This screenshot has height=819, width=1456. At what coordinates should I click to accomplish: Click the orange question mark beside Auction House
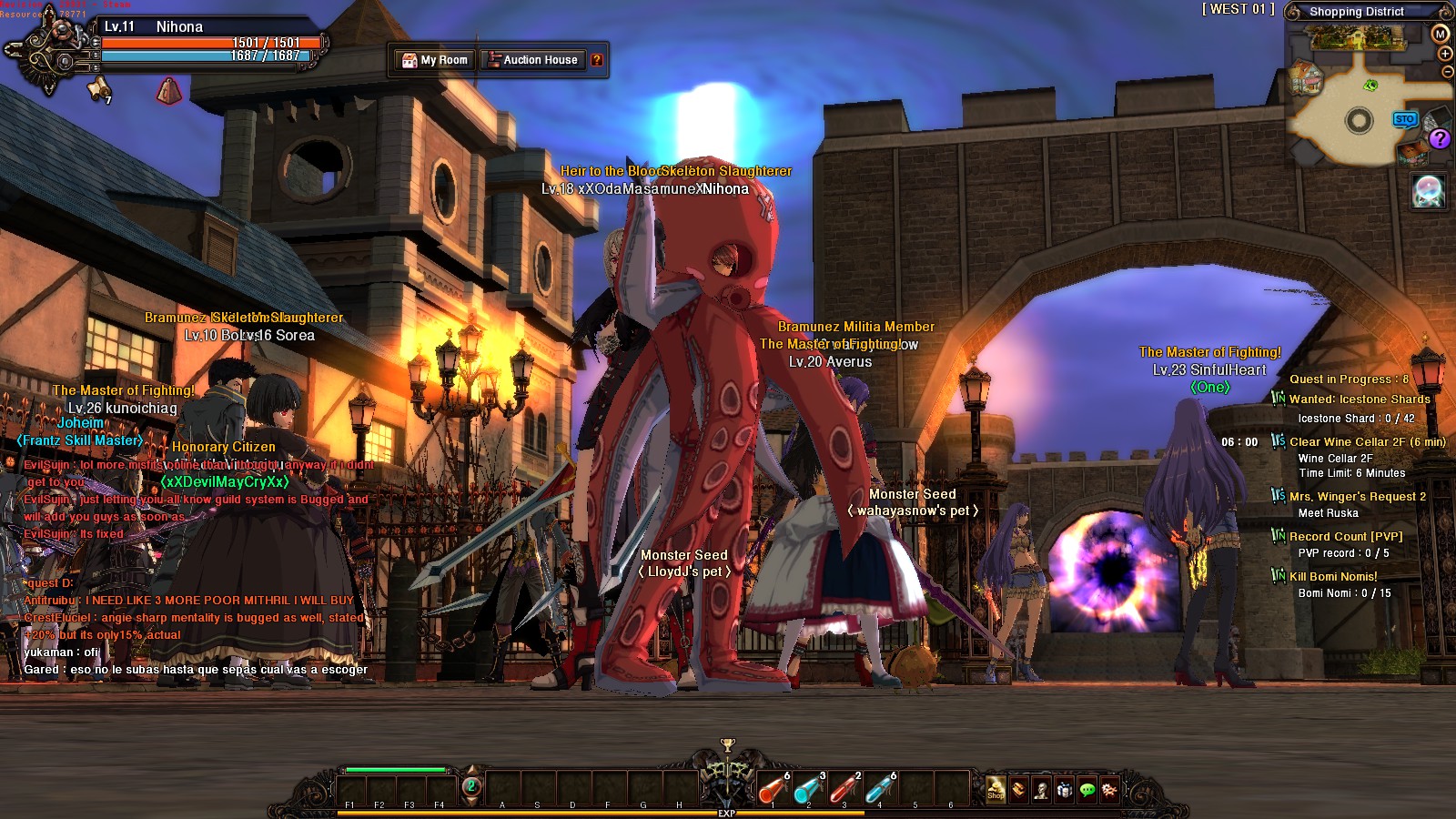597,60
